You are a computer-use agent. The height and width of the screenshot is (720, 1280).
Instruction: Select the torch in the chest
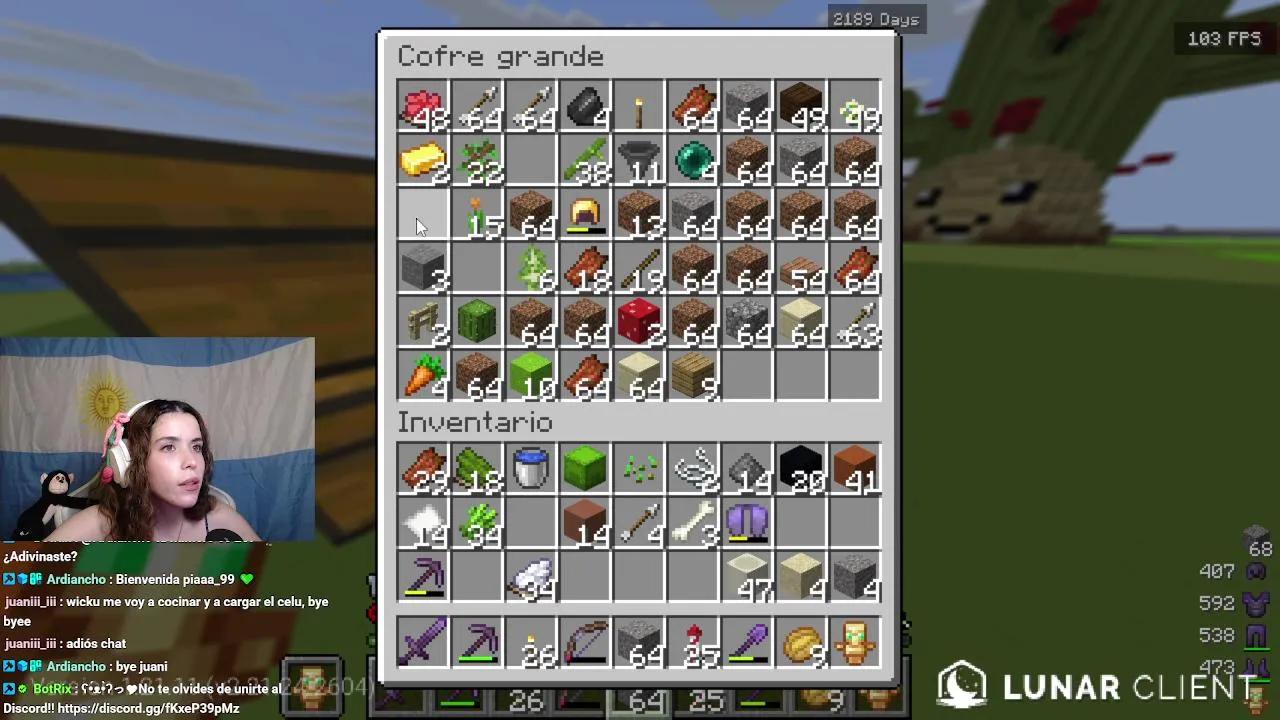click(x=640, y=105)
